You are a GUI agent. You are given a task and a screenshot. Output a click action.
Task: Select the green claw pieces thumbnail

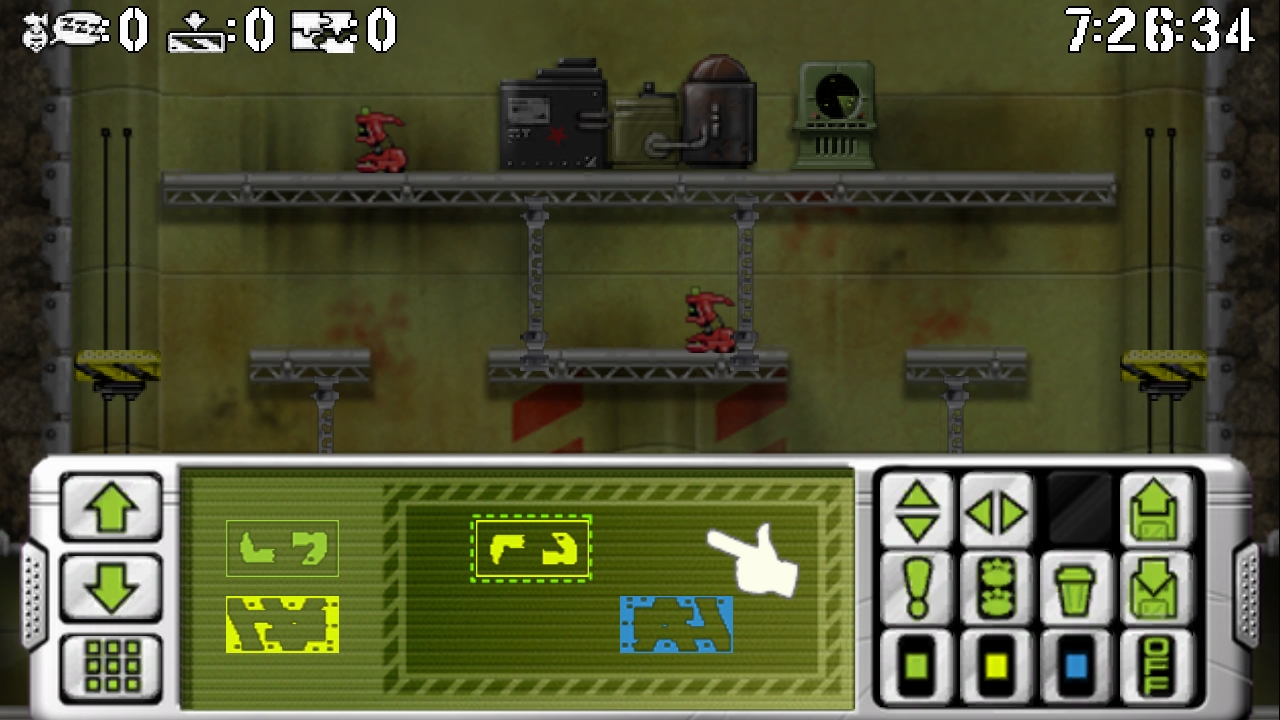point(282,548)
